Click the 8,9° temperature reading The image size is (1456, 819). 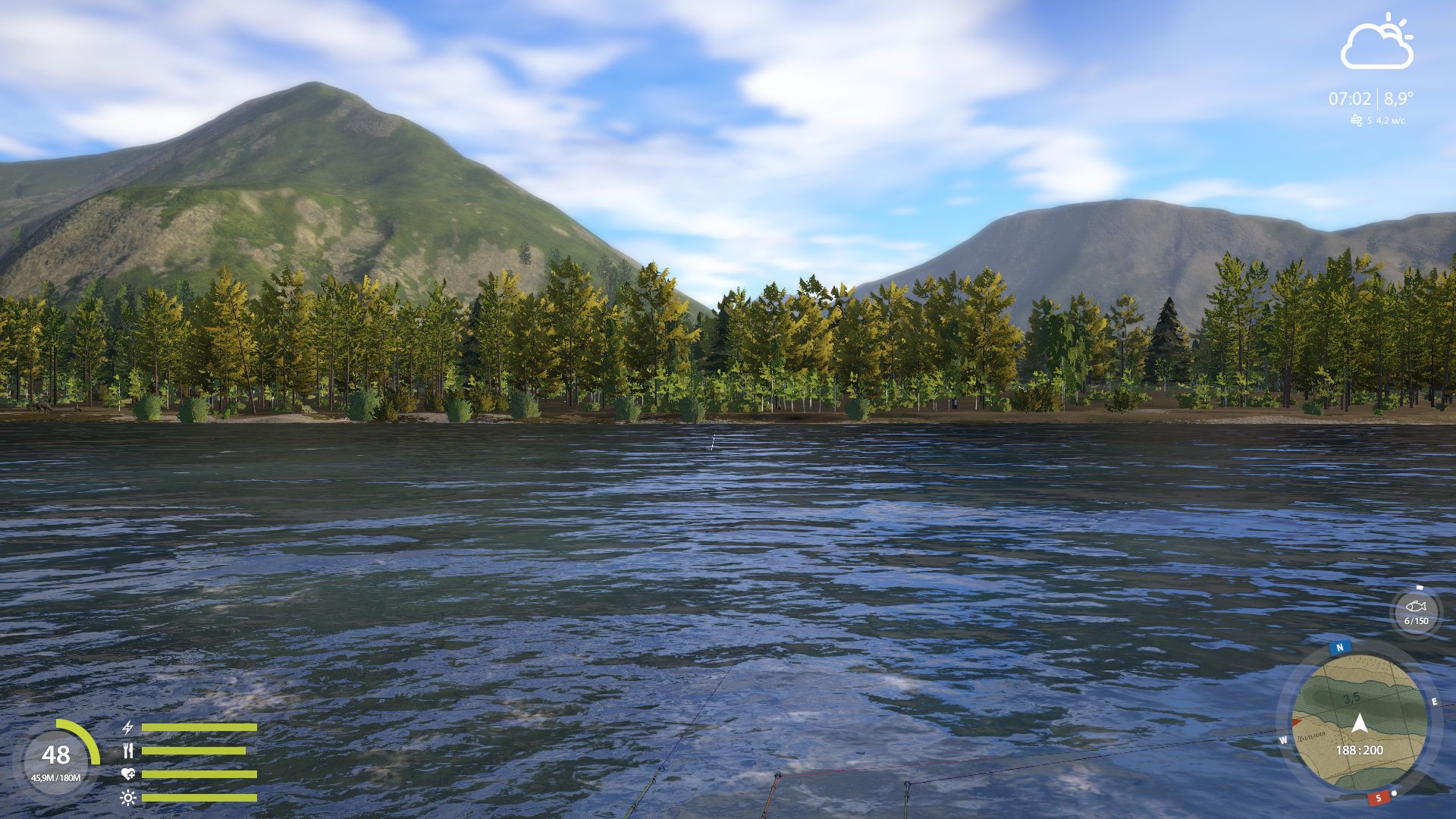[1395, 97]
